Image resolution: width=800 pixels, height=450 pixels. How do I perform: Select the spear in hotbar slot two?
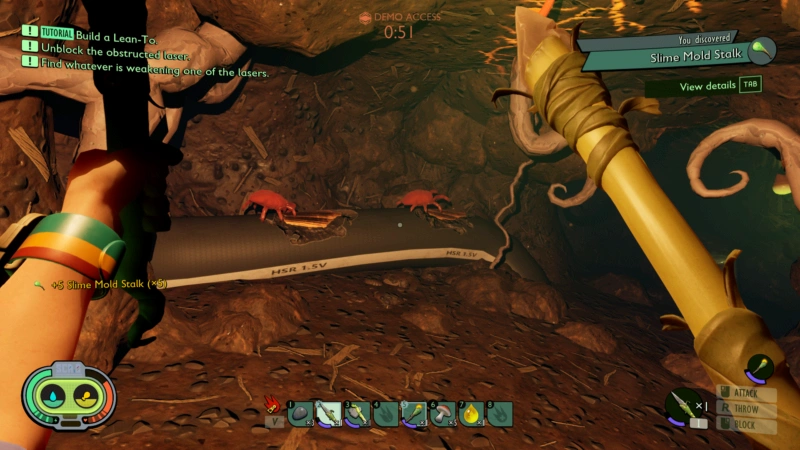coord(329,413)
